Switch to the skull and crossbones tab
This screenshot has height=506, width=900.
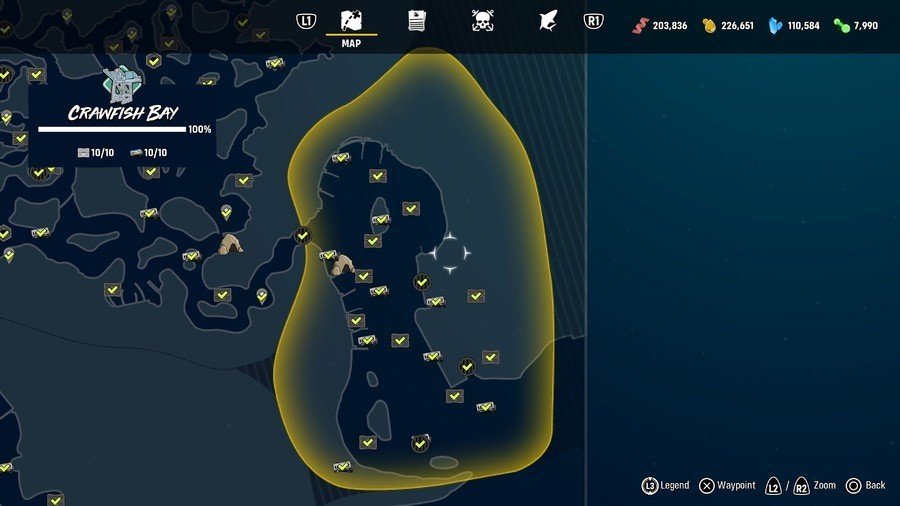pos(482,21)
